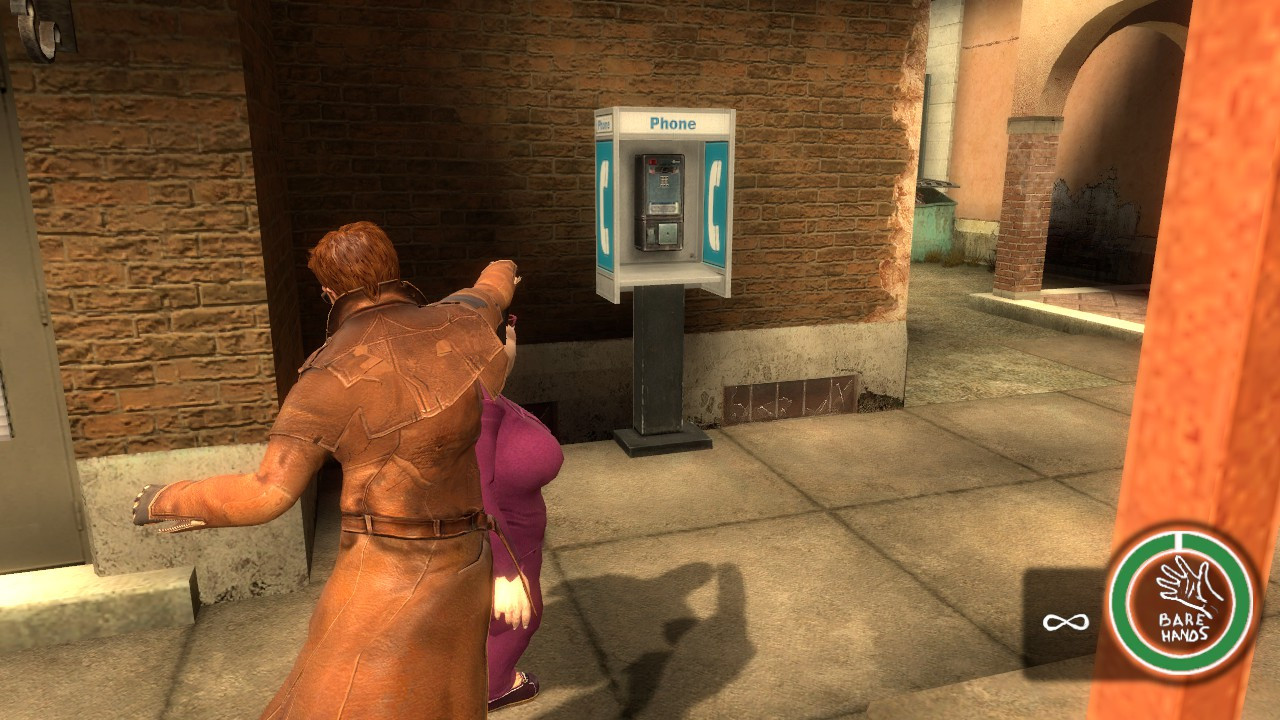Screen dimensions: 1280x720
Task: Click the coin return door on the payphone
Action: [667, 233]
